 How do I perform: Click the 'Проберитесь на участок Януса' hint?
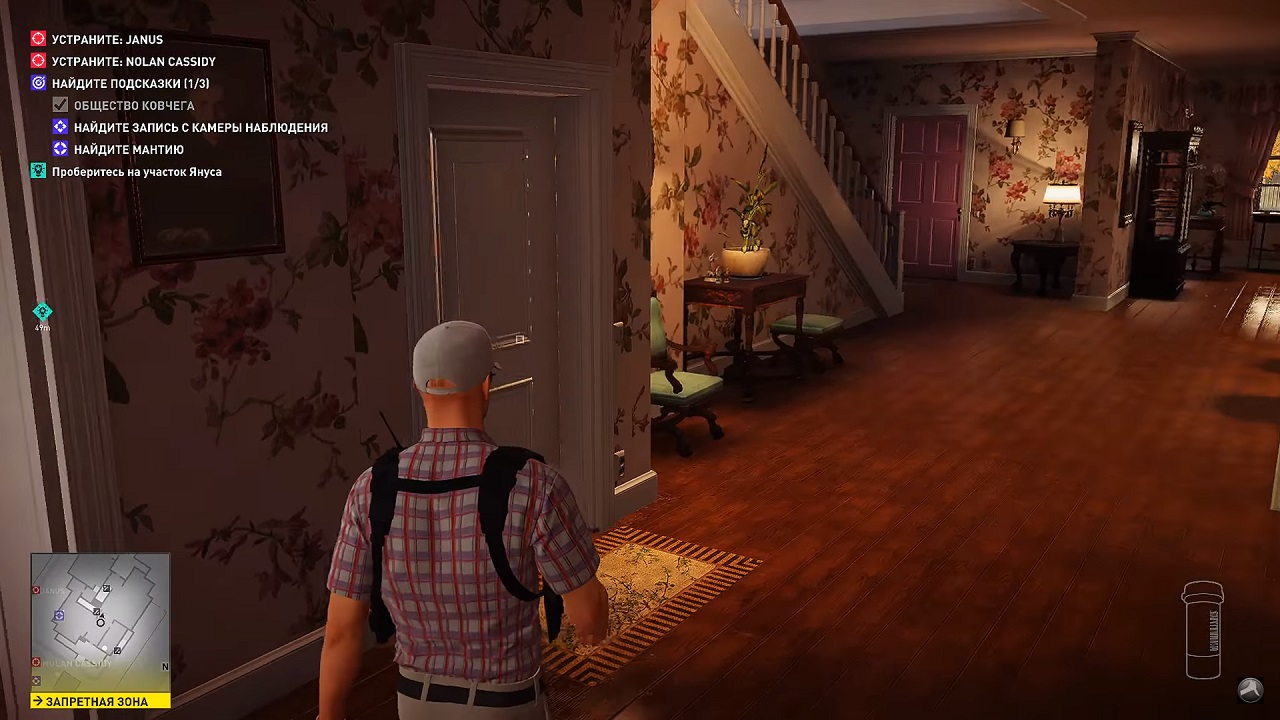coord(136,172)
